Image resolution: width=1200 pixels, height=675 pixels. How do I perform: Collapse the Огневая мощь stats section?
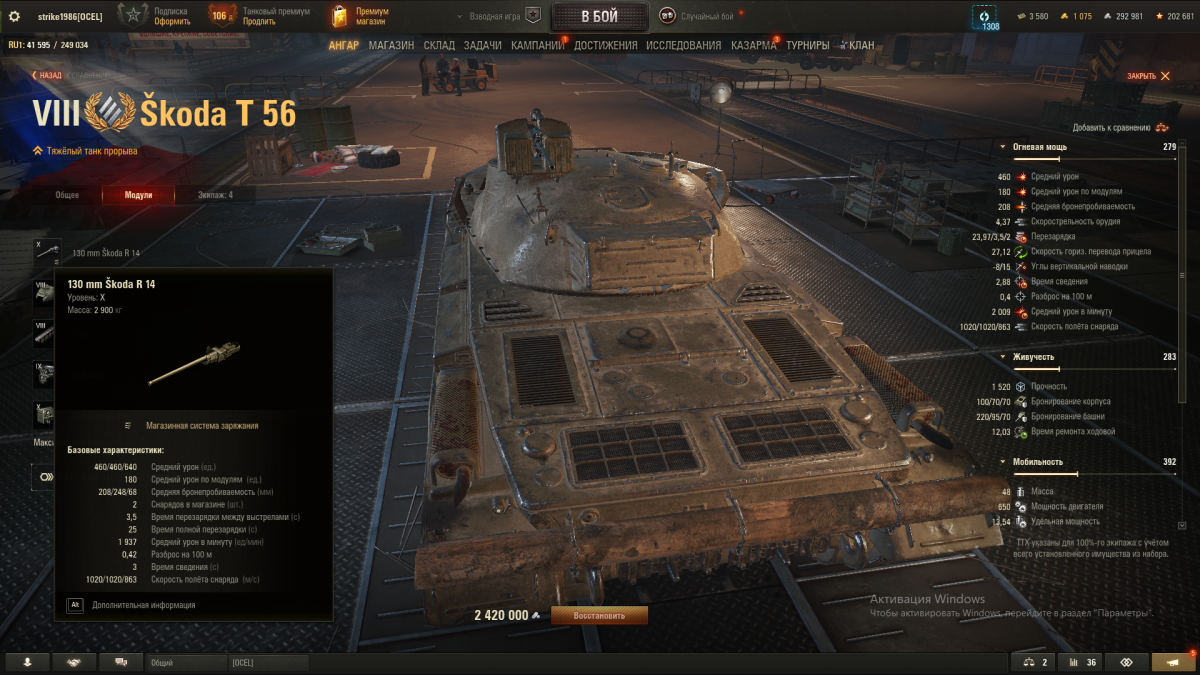pyautogui.click(x=1003, y=147)
